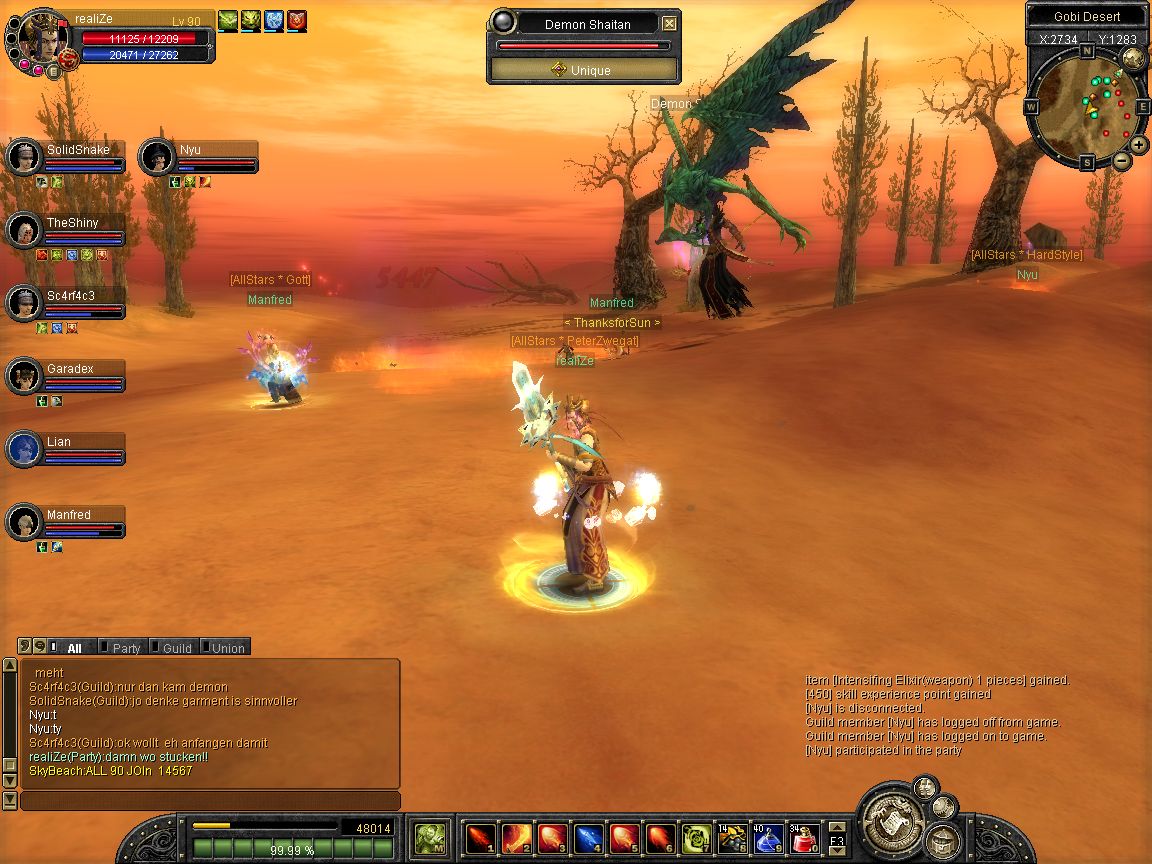
Task: Use the red health potion in slot 0
Action: (804, 837)
